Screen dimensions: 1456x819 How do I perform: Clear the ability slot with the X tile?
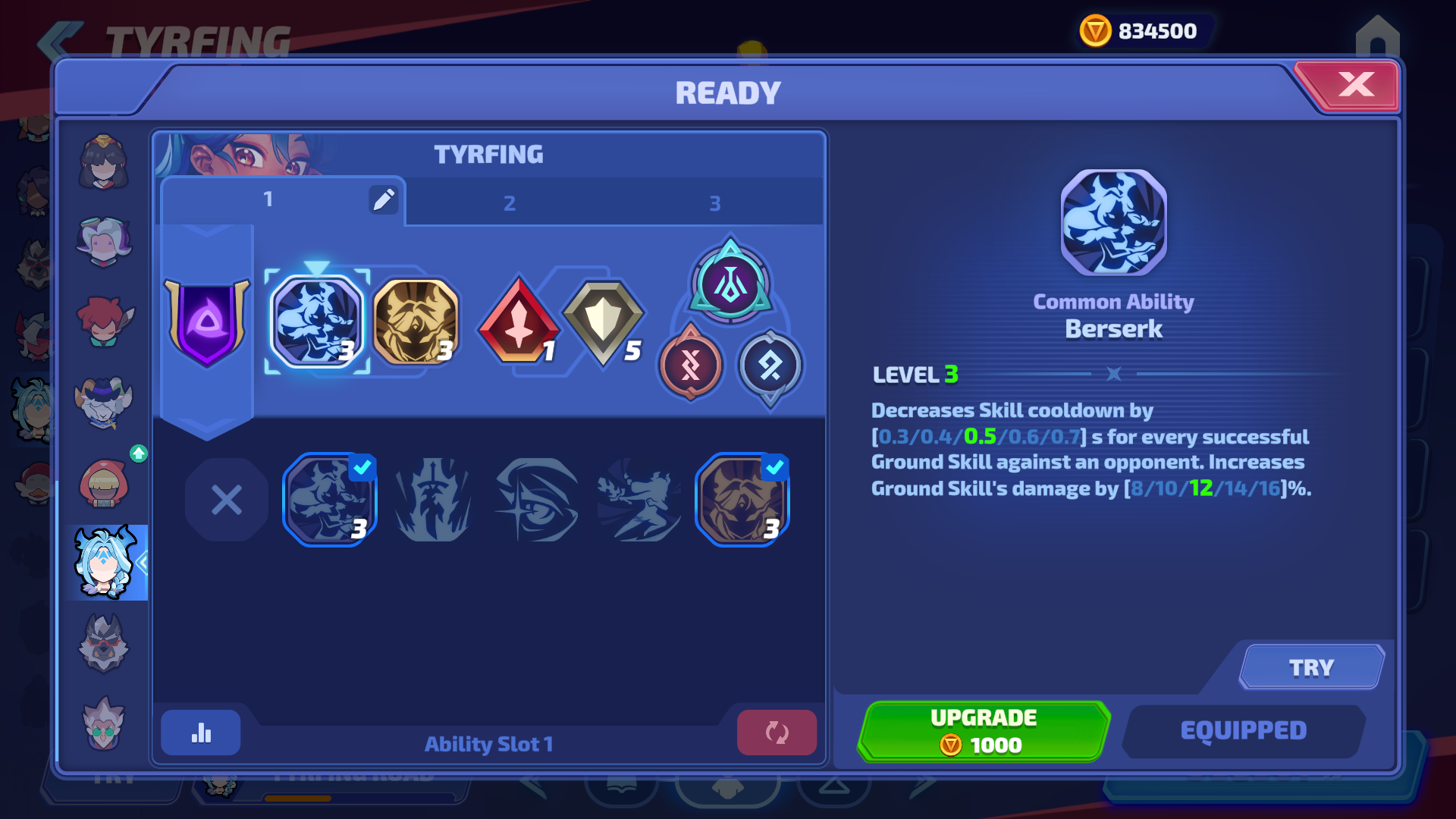226,500
